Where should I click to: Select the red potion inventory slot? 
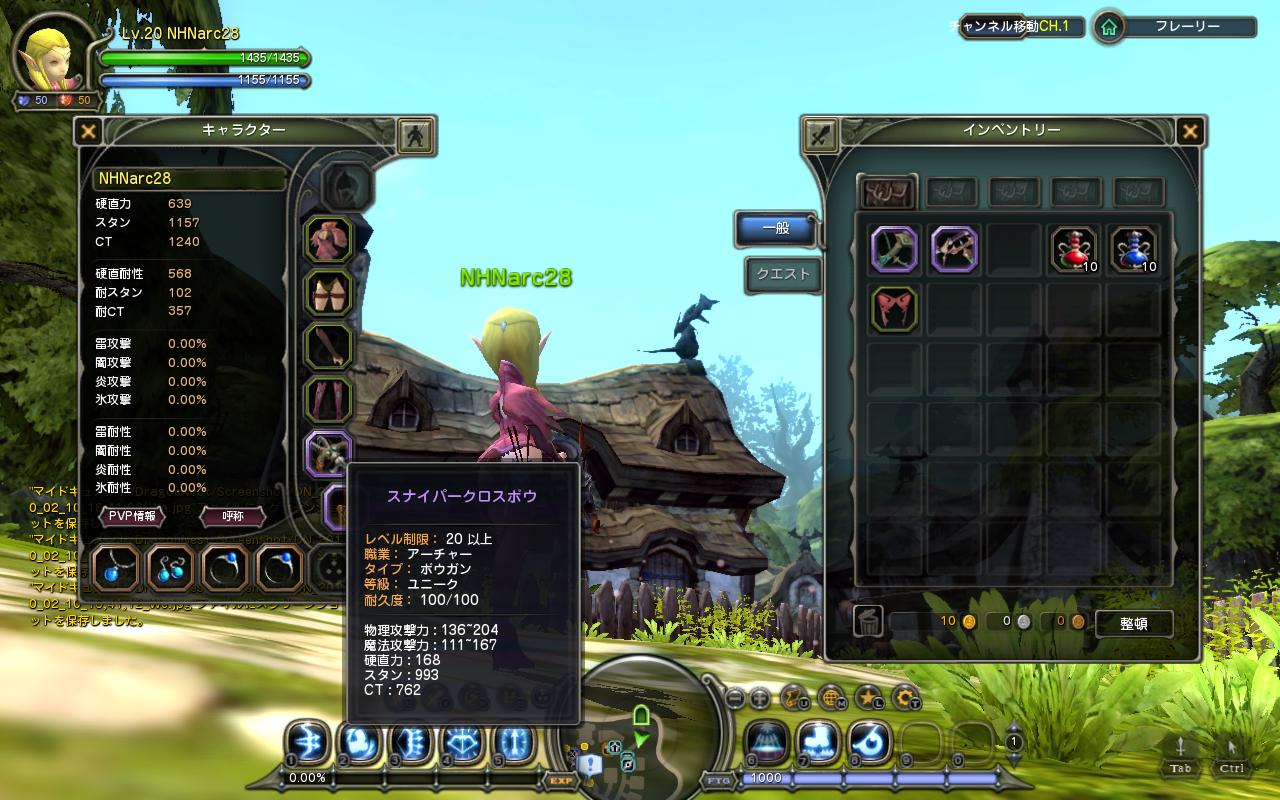1074,249
